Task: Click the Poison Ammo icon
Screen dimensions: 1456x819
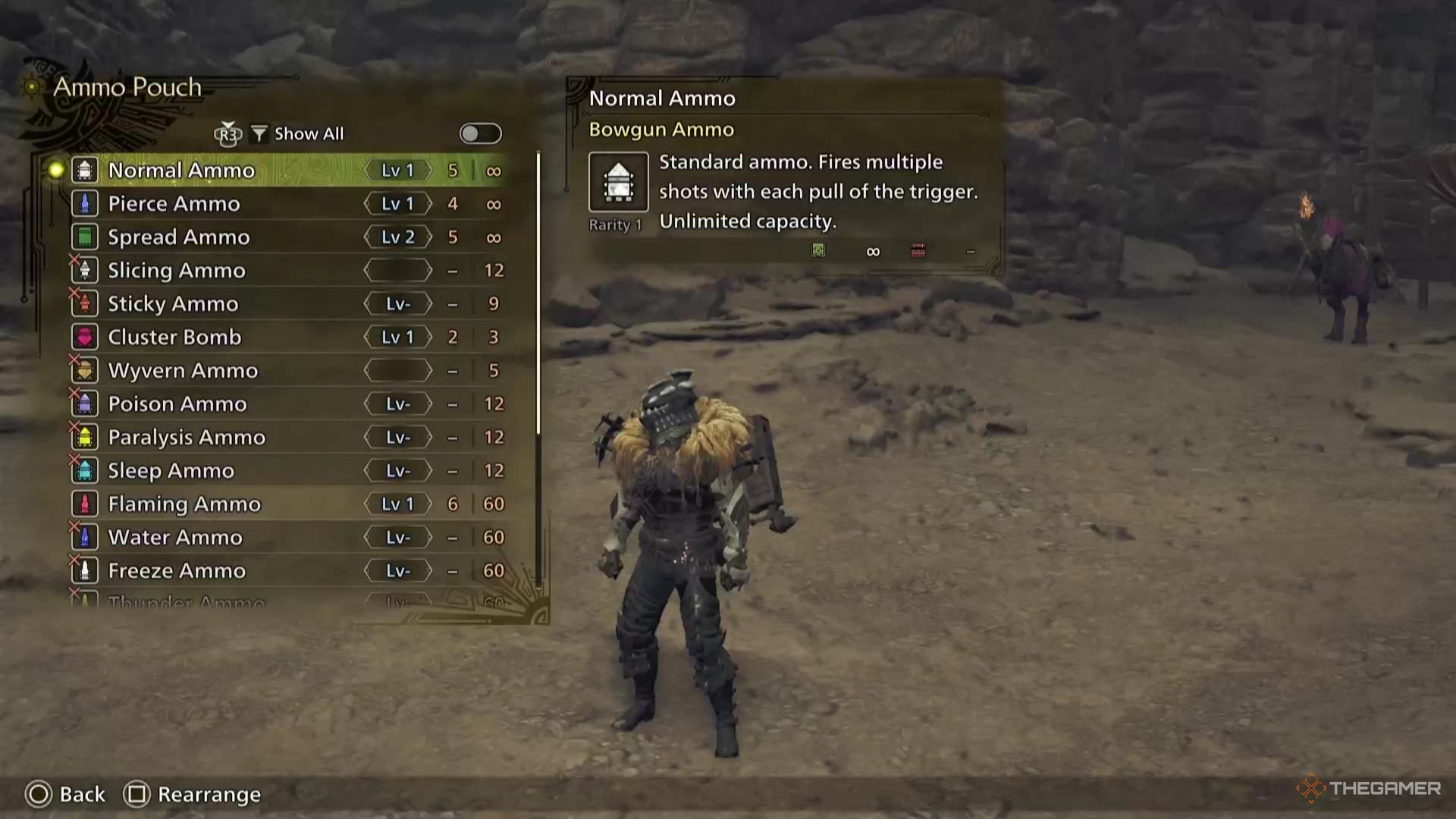Action: coord(83,403)
